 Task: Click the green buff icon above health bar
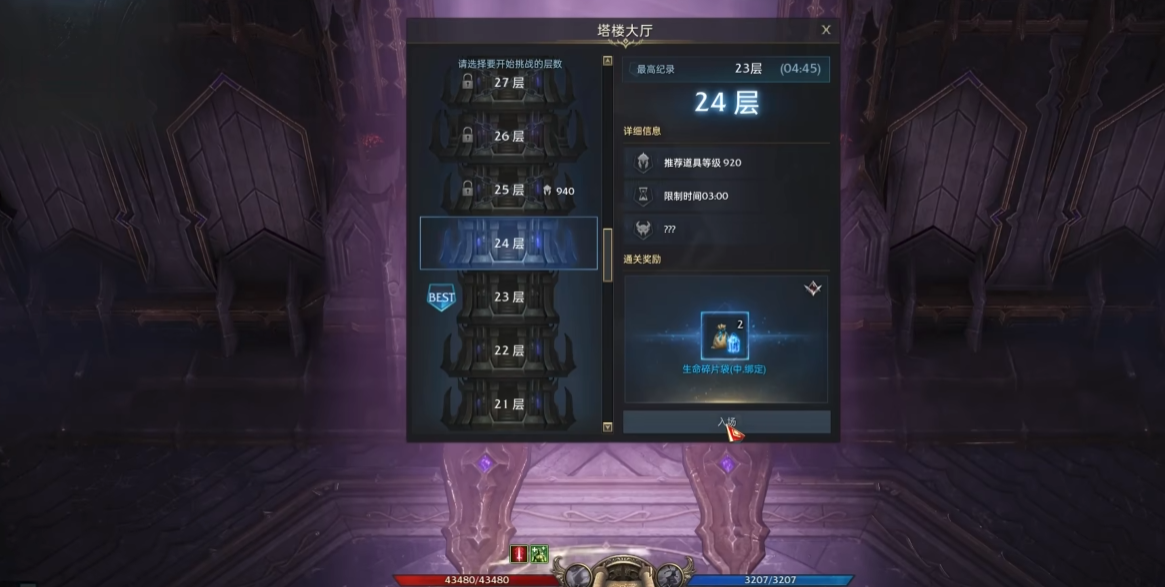pos(539,552)
